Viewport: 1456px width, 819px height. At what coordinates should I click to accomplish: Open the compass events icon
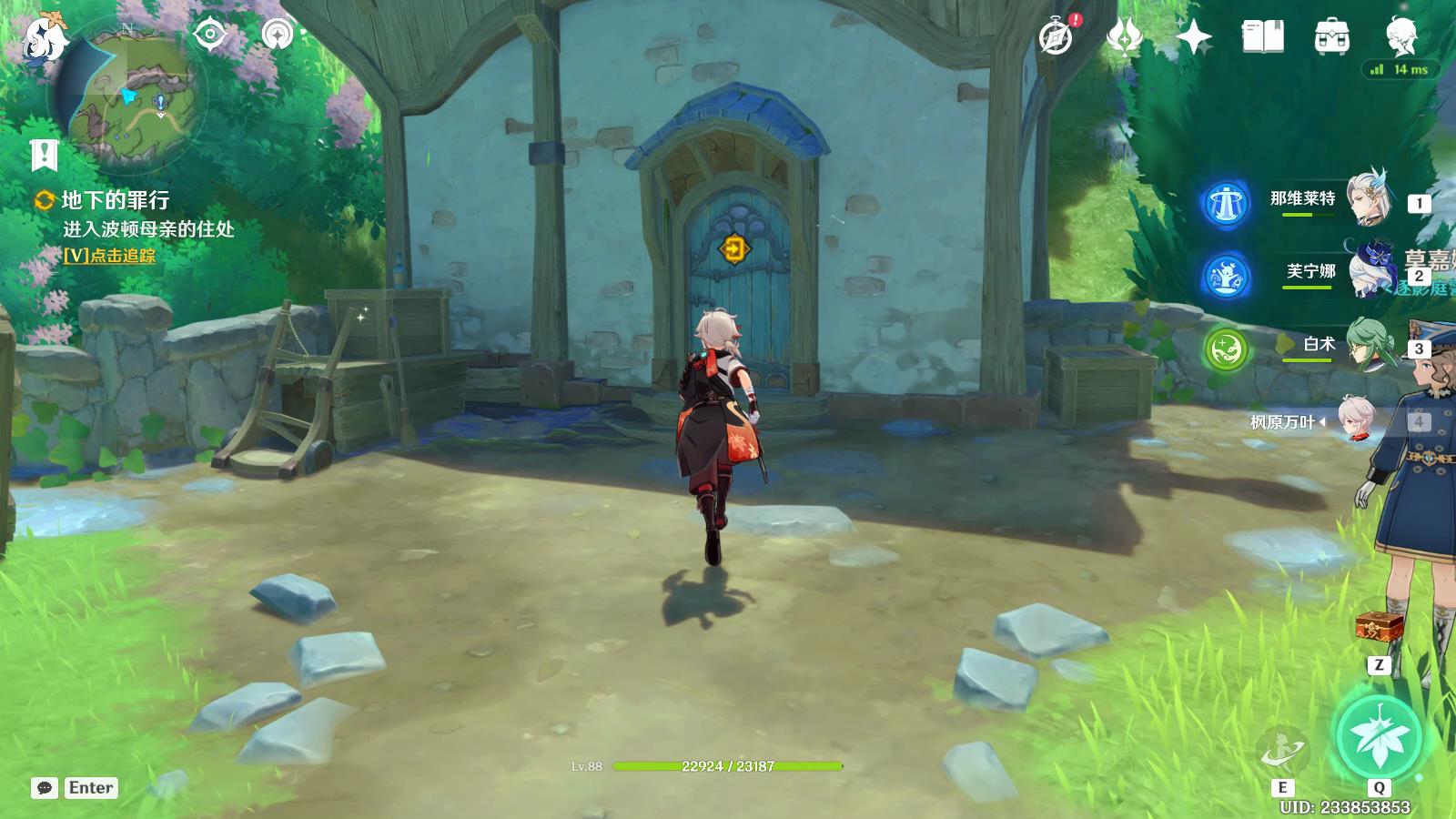click(1057, 37)
